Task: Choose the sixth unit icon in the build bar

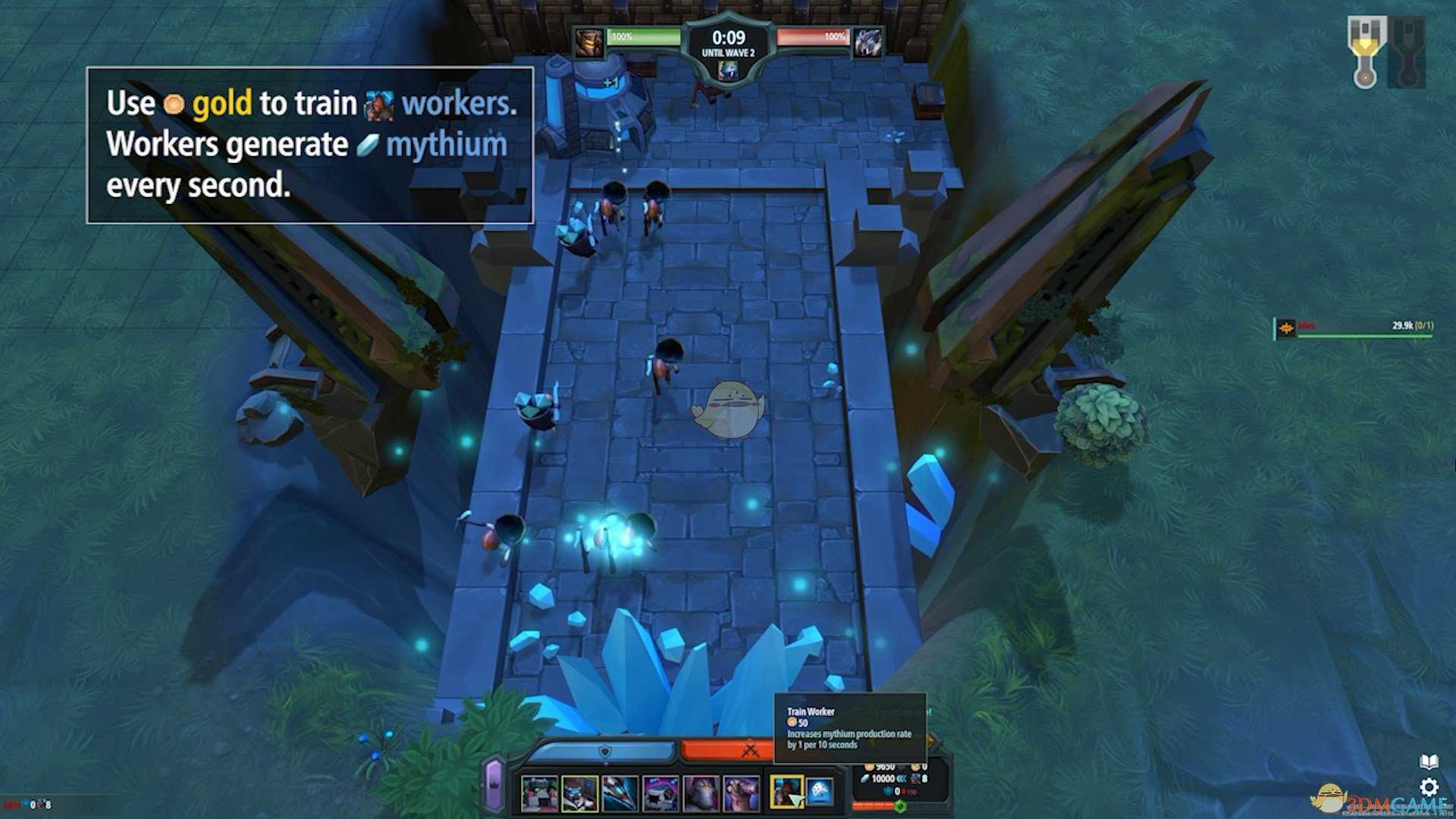Action: click(741, 793)
